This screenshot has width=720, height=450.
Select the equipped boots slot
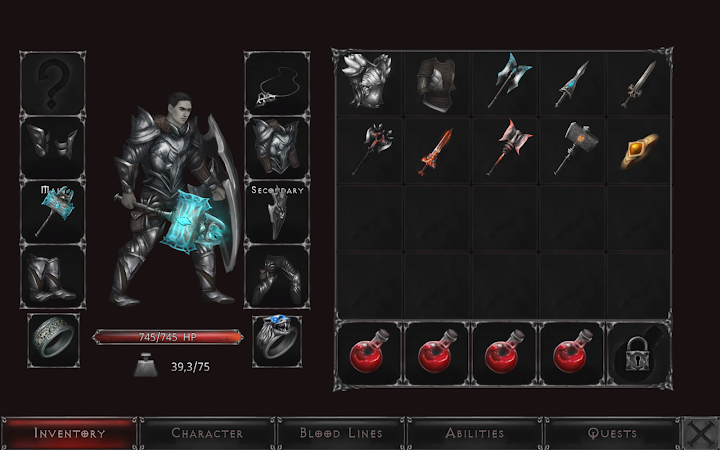click(x=53, y=275)
